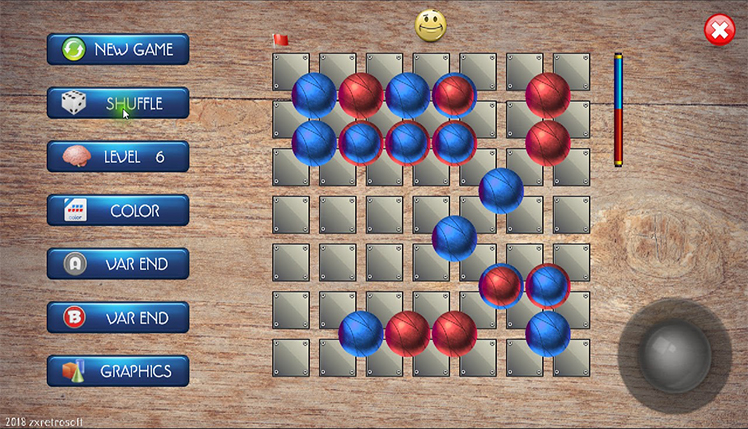Open the Graphics settings
The image size is (748, 429).
pos(118,371)
